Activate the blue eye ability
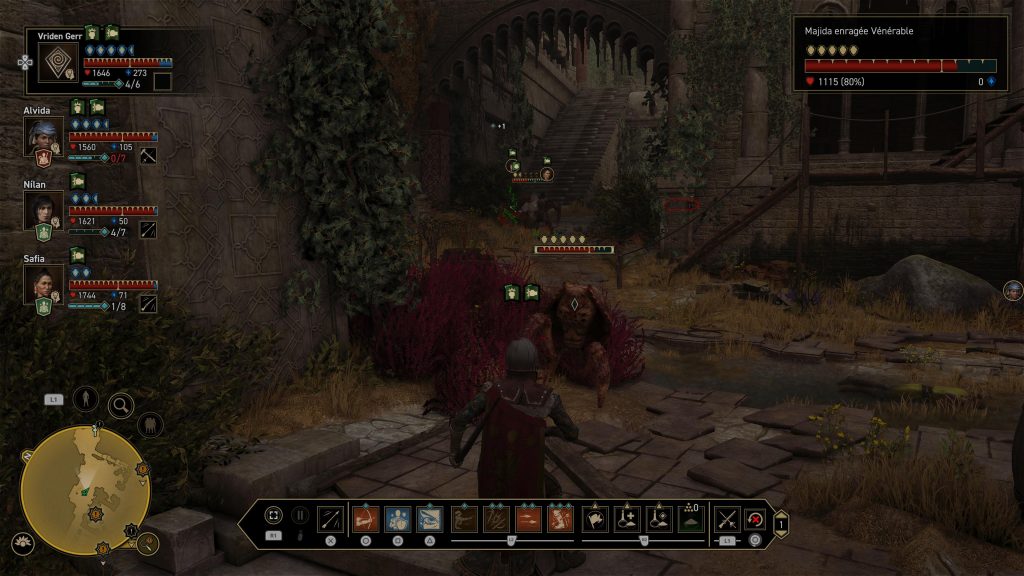1024x576 pixels. click(x=430, y=518)
